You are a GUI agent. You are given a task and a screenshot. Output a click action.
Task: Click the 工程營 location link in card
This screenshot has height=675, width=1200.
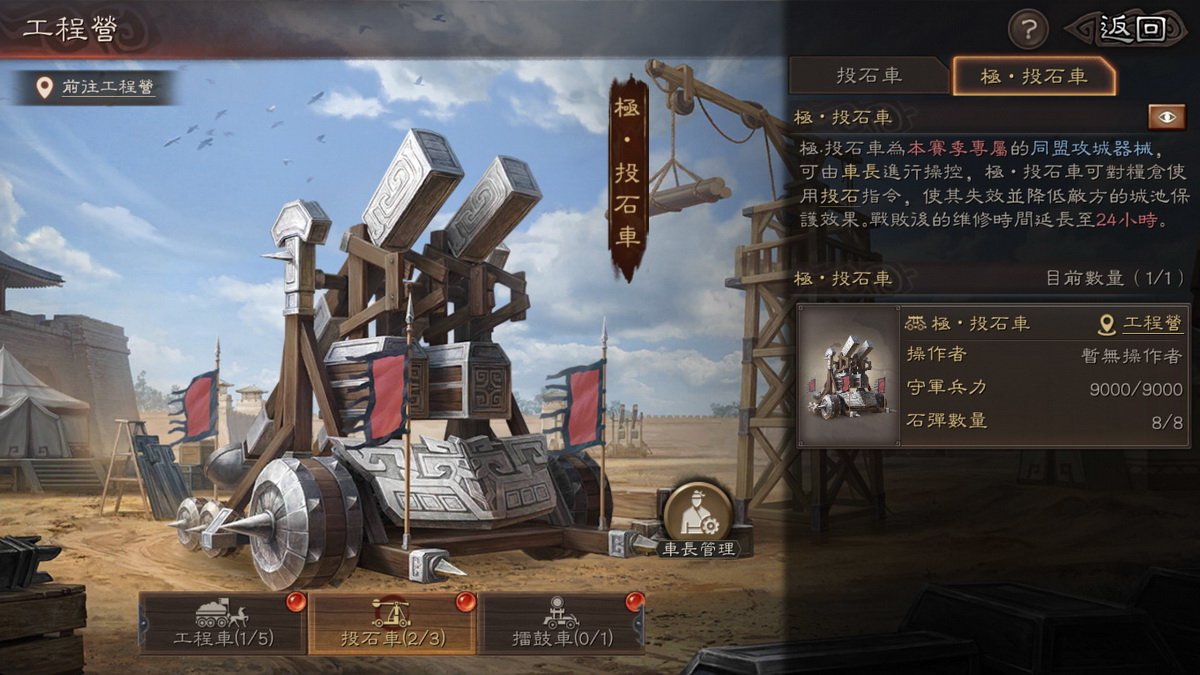pyautogui.click(x=1141, y=324)
